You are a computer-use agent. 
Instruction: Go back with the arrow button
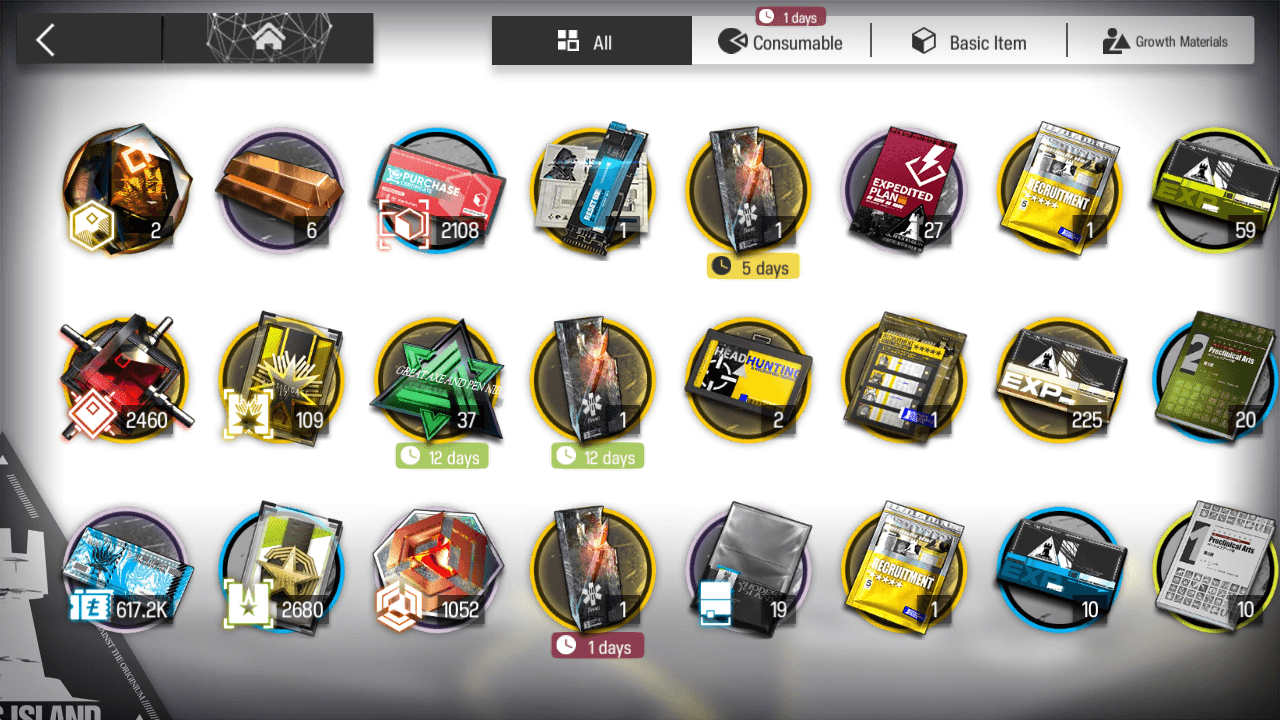point(45,40)
